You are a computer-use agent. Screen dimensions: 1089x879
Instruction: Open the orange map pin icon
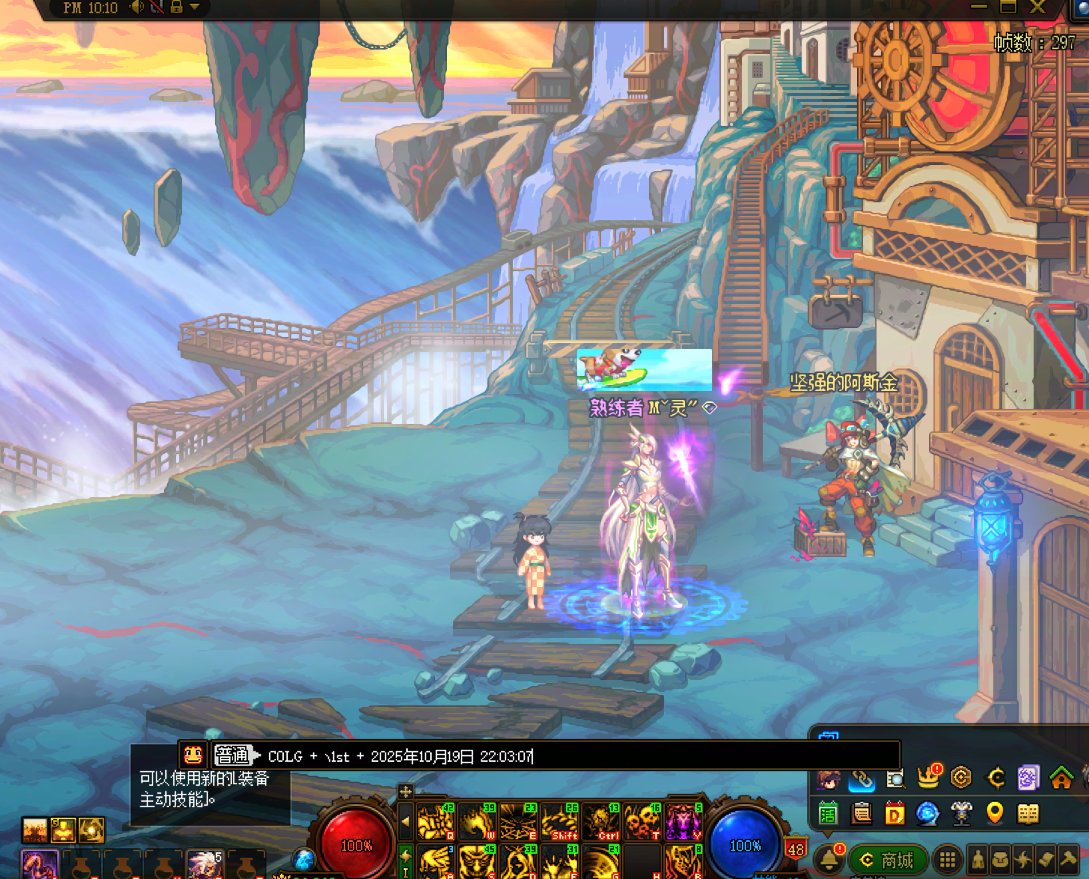pos(995,813)
